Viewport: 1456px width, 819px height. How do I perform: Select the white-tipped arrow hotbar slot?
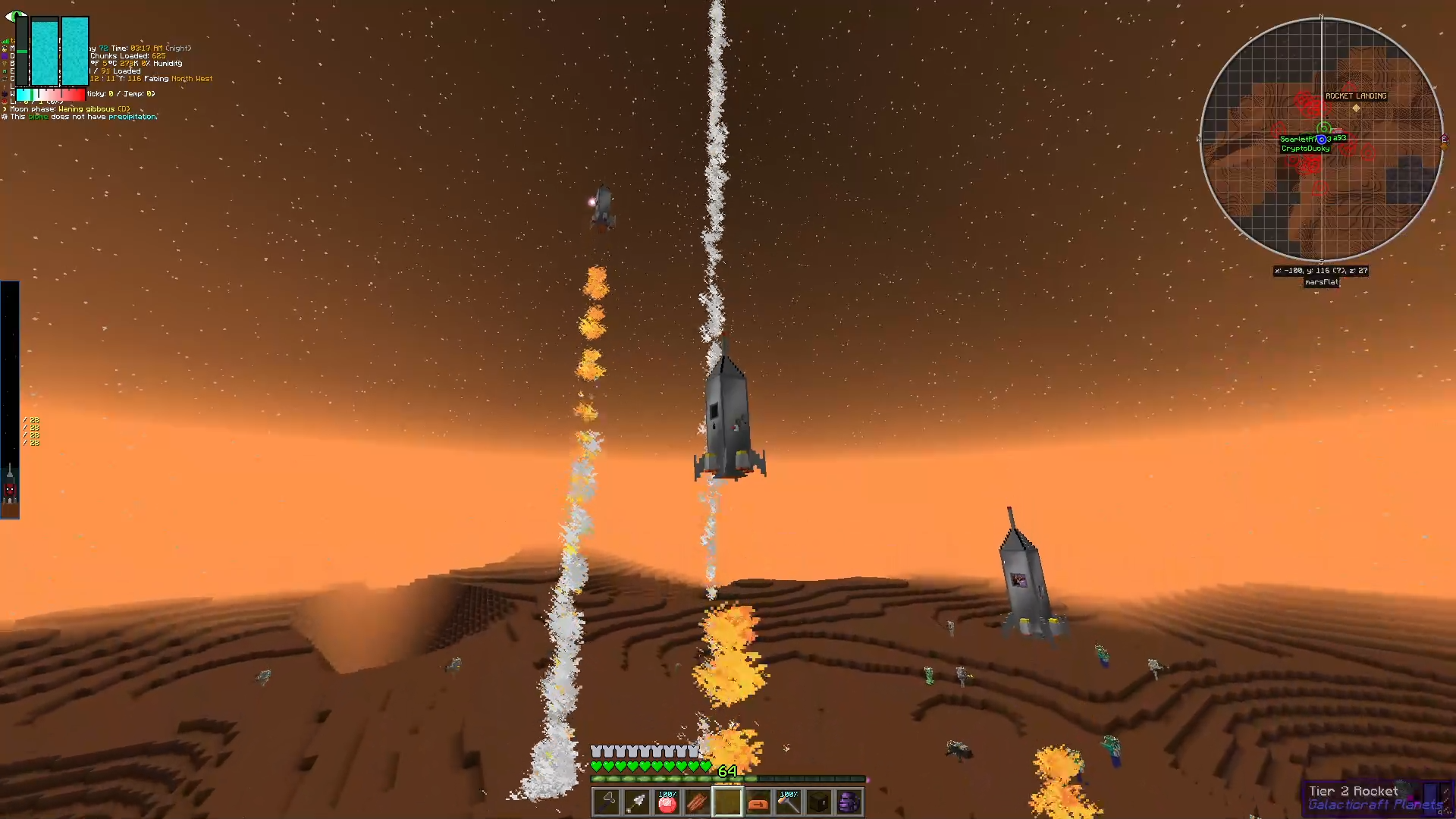click(x=637, y=802)
